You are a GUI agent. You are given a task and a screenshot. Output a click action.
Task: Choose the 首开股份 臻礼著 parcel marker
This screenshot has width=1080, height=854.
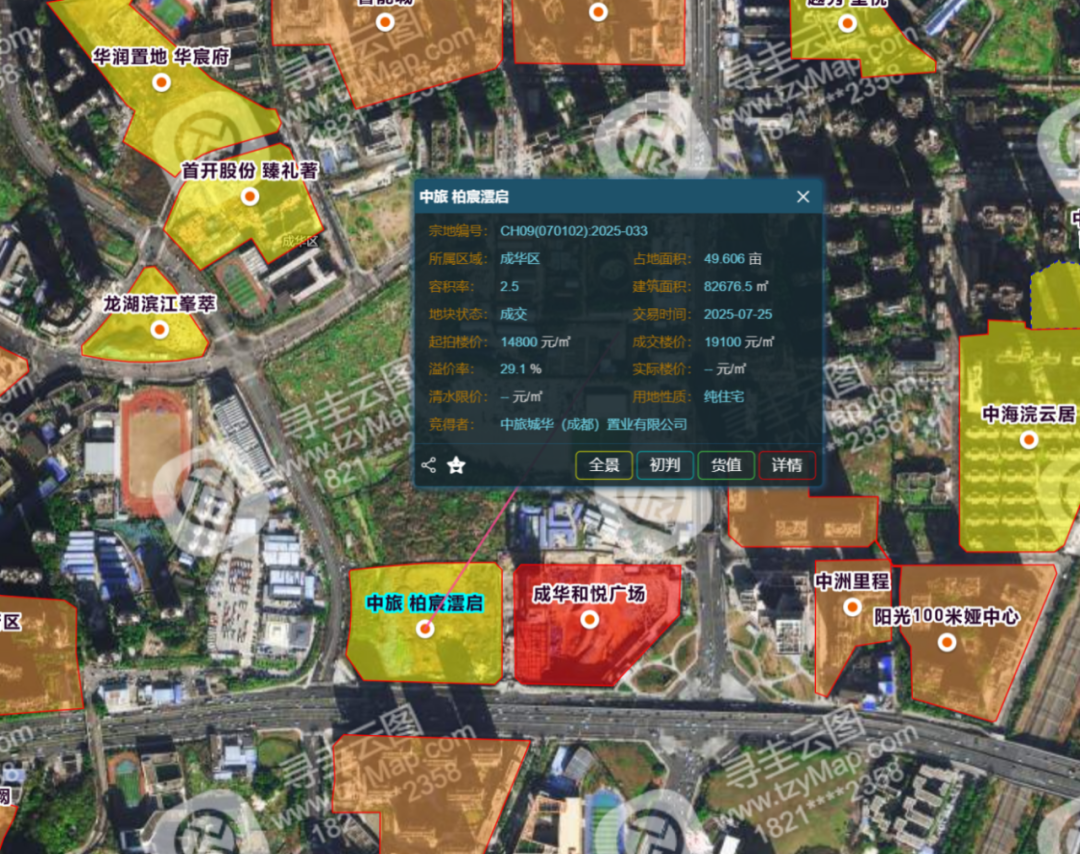pos(249,196)
